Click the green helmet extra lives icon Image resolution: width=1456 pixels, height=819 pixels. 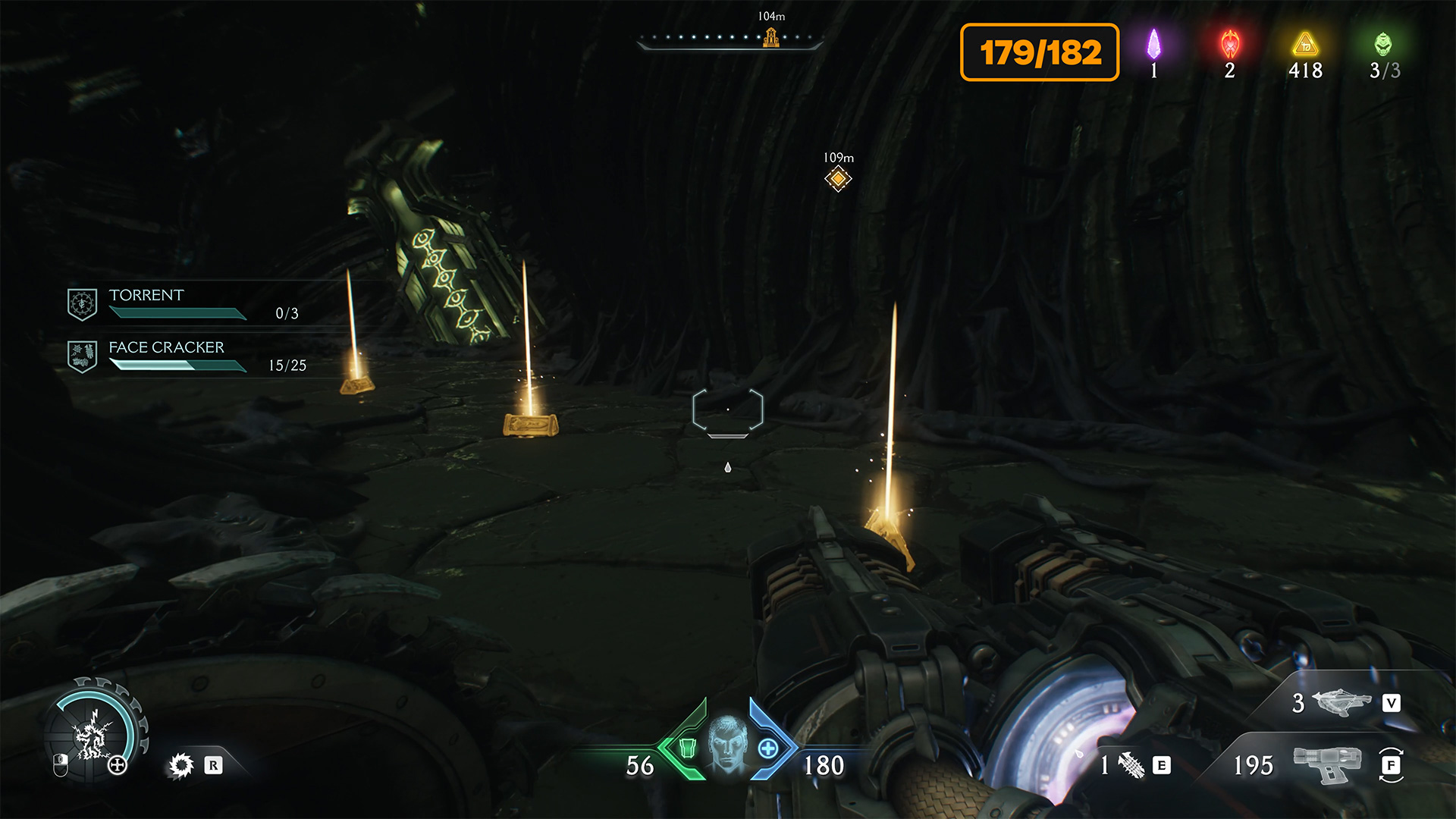click(1383, 44)
